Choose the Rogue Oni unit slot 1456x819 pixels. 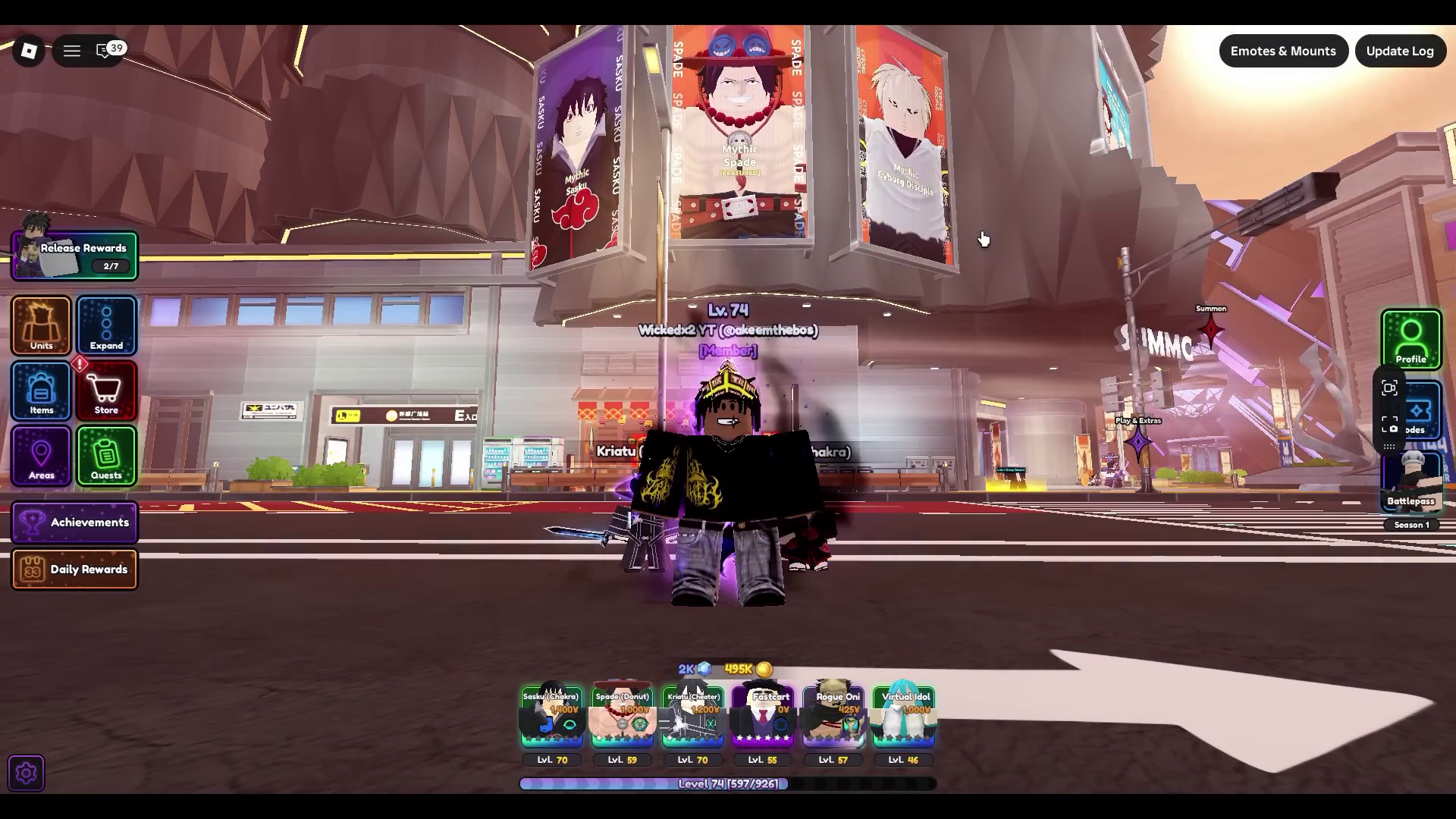833,718
